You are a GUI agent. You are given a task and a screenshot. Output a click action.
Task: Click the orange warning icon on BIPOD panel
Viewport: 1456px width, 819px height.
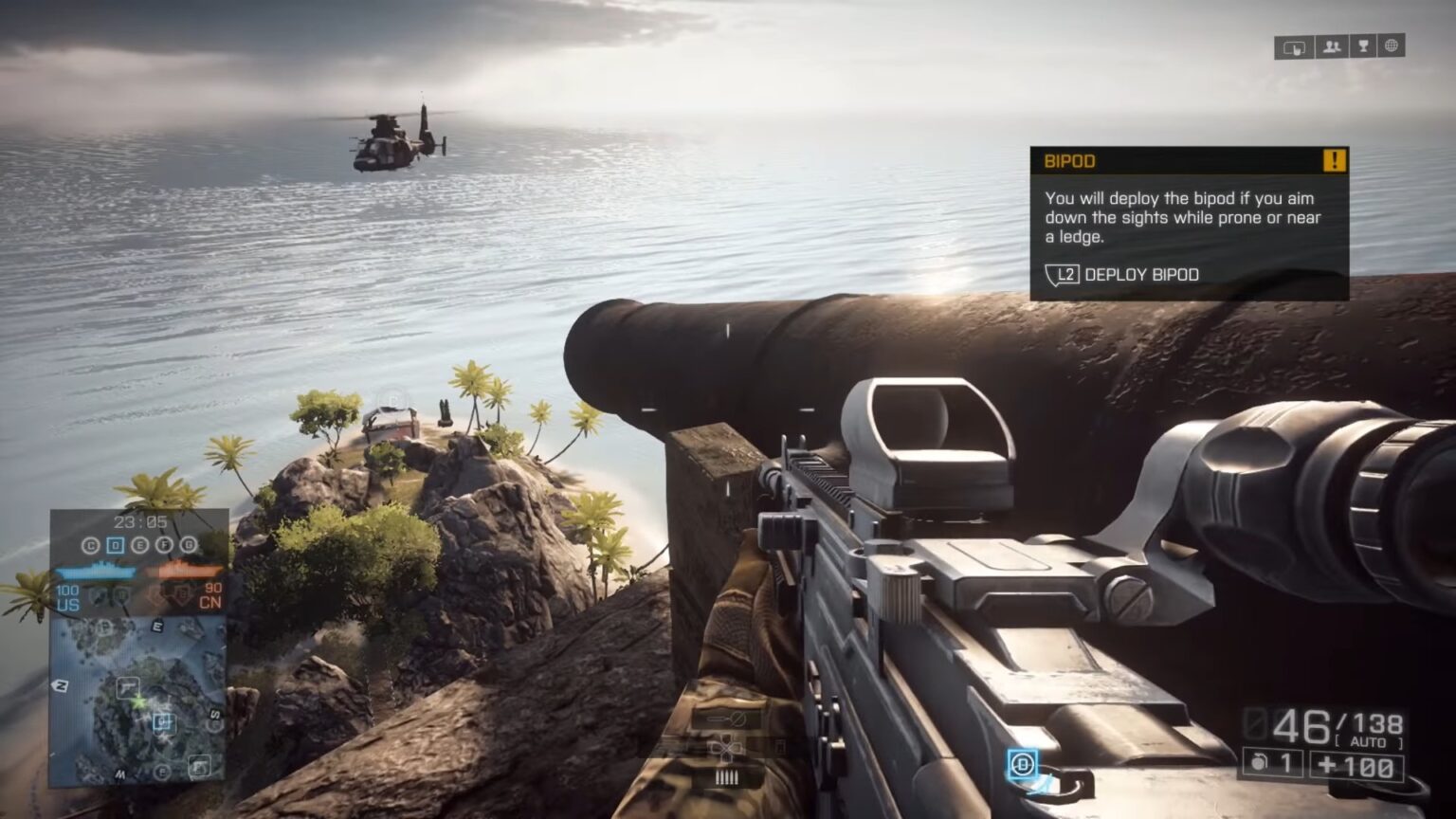(1336, 161)
